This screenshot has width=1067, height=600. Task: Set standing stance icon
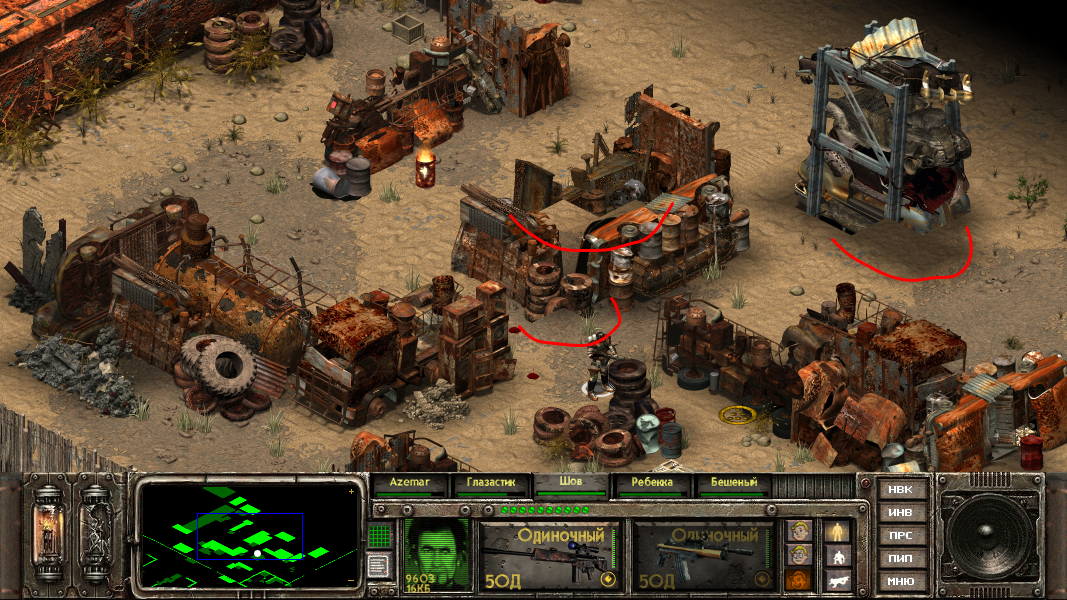(x=836, y=531)
